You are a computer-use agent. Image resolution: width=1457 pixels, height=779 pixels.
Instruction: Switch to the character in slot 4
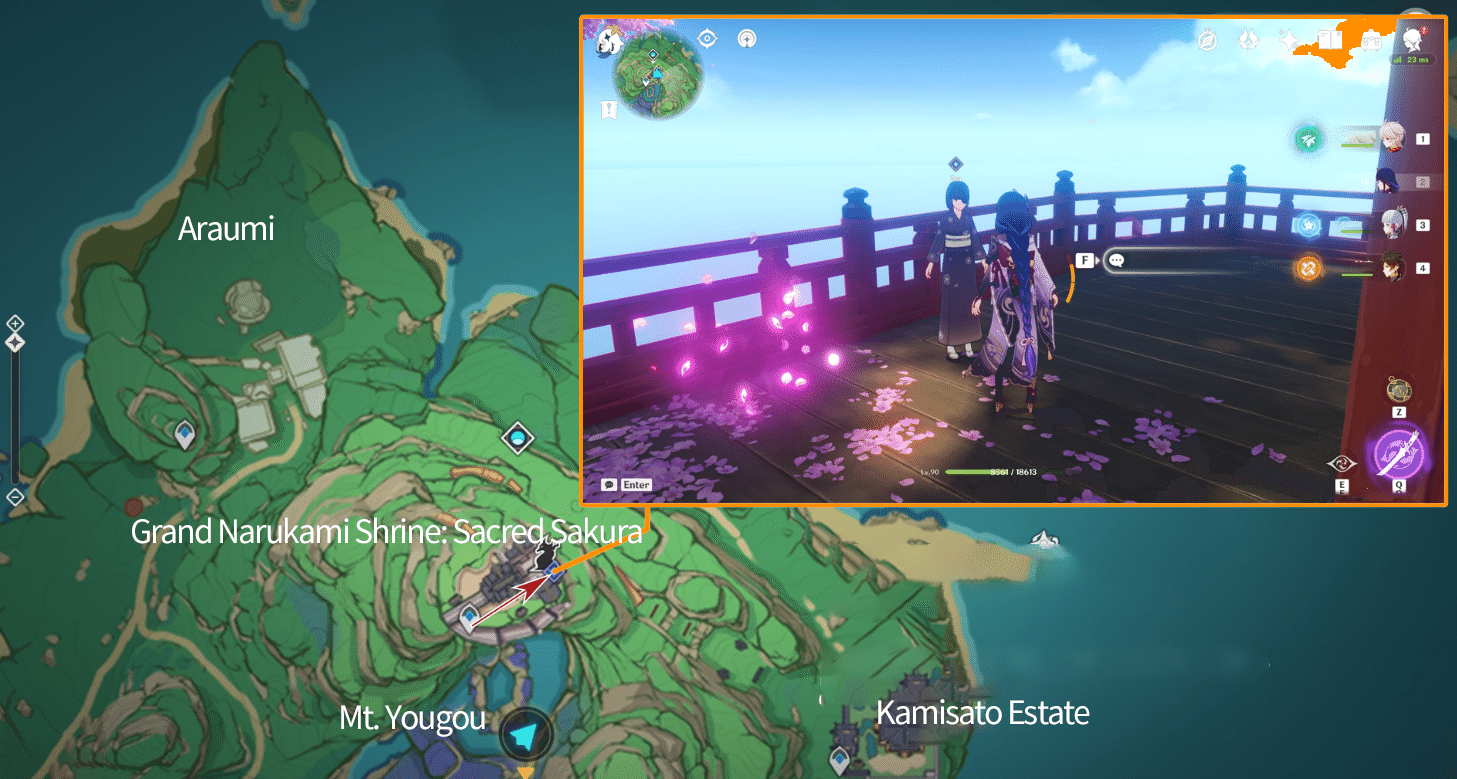pos(1391,266)
